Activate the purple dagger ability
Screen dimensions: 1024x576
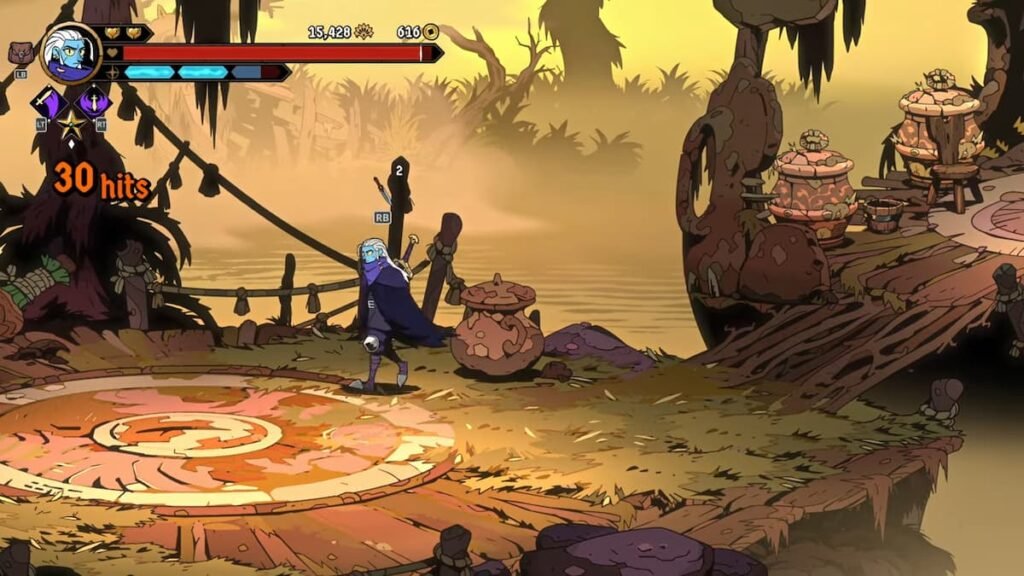[x=95, y=100]
